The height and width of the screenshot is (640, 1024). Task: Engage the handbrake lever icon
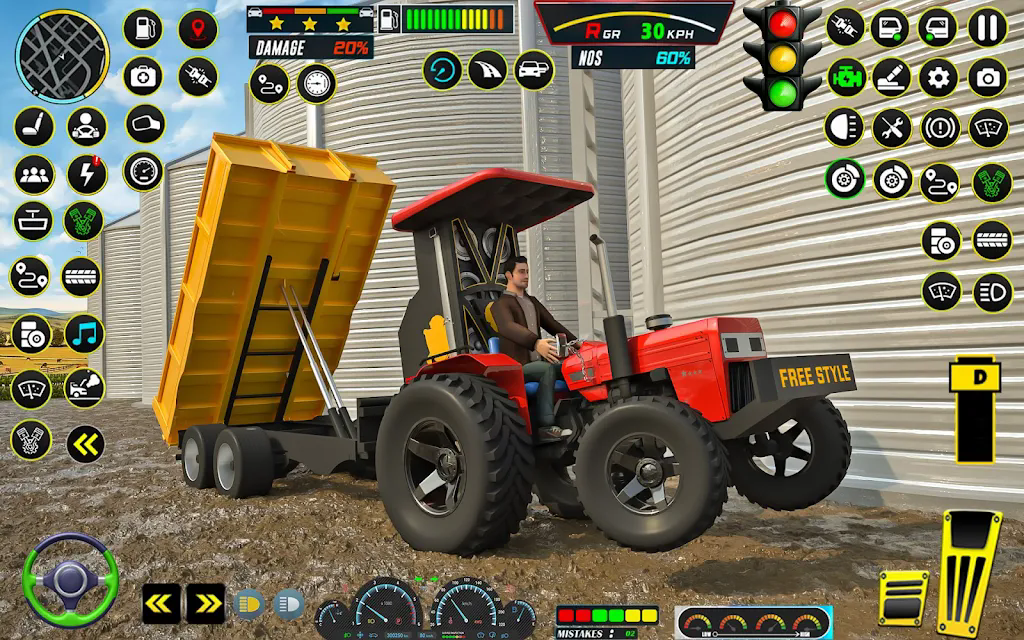pyautogui.click(x=891, y=77)
